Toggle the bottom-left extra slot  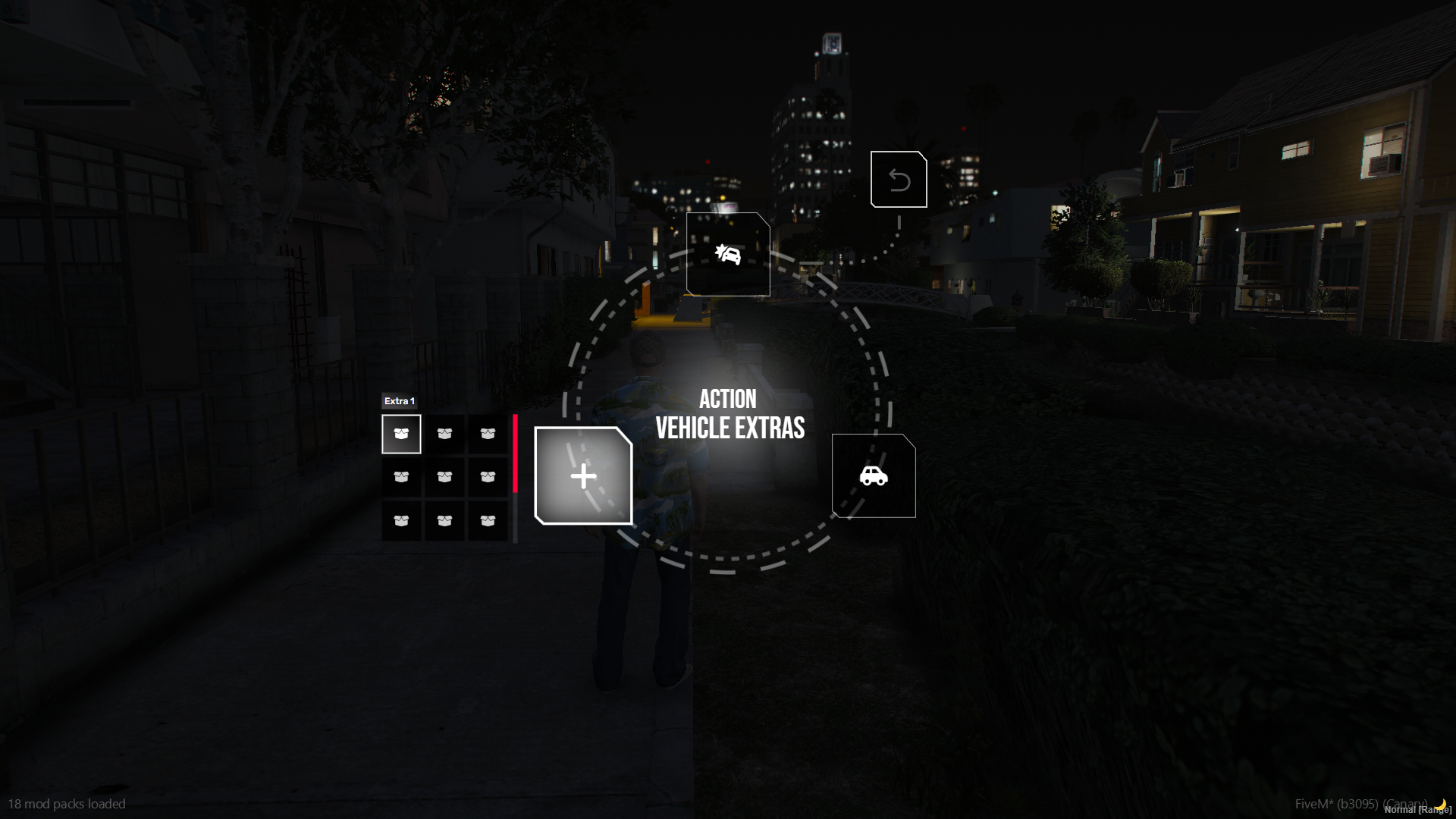(x=401, y=520)
